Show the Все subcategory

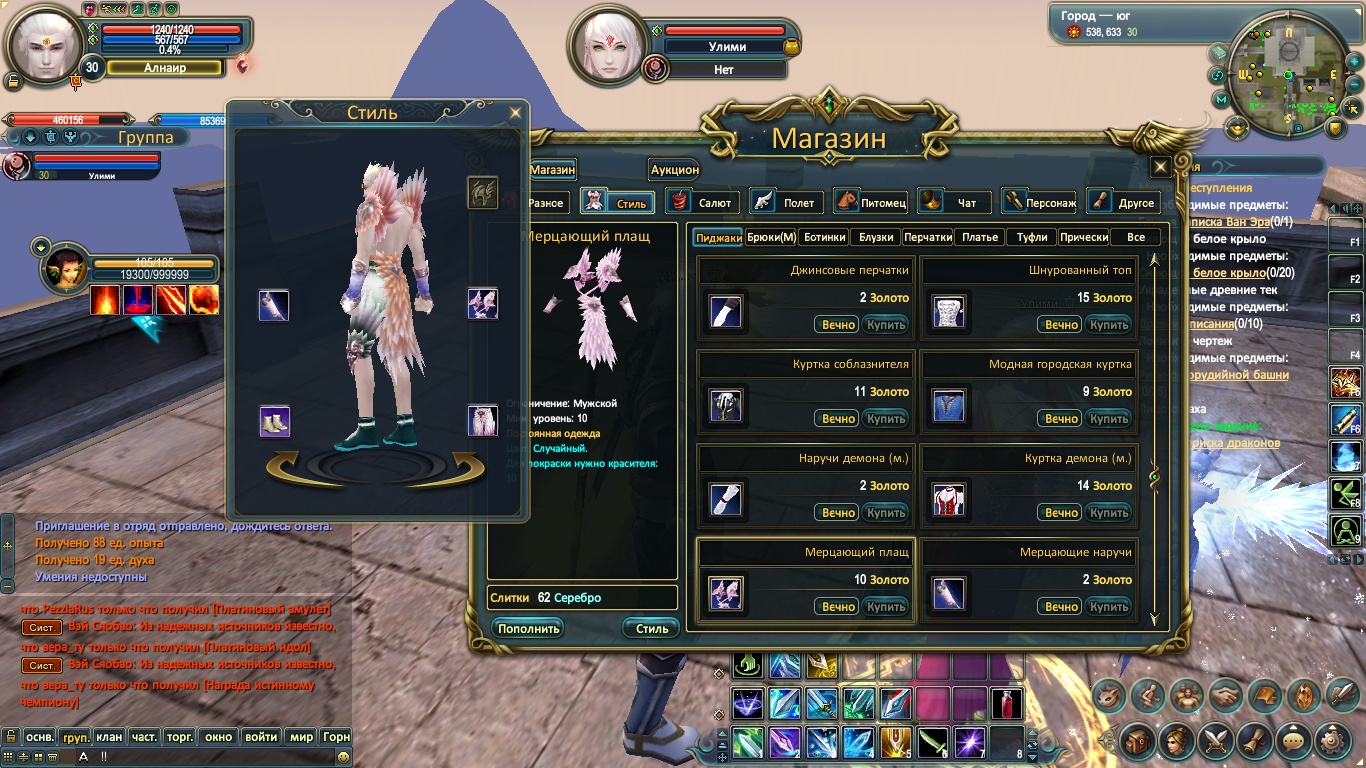tap(1135, 237)
